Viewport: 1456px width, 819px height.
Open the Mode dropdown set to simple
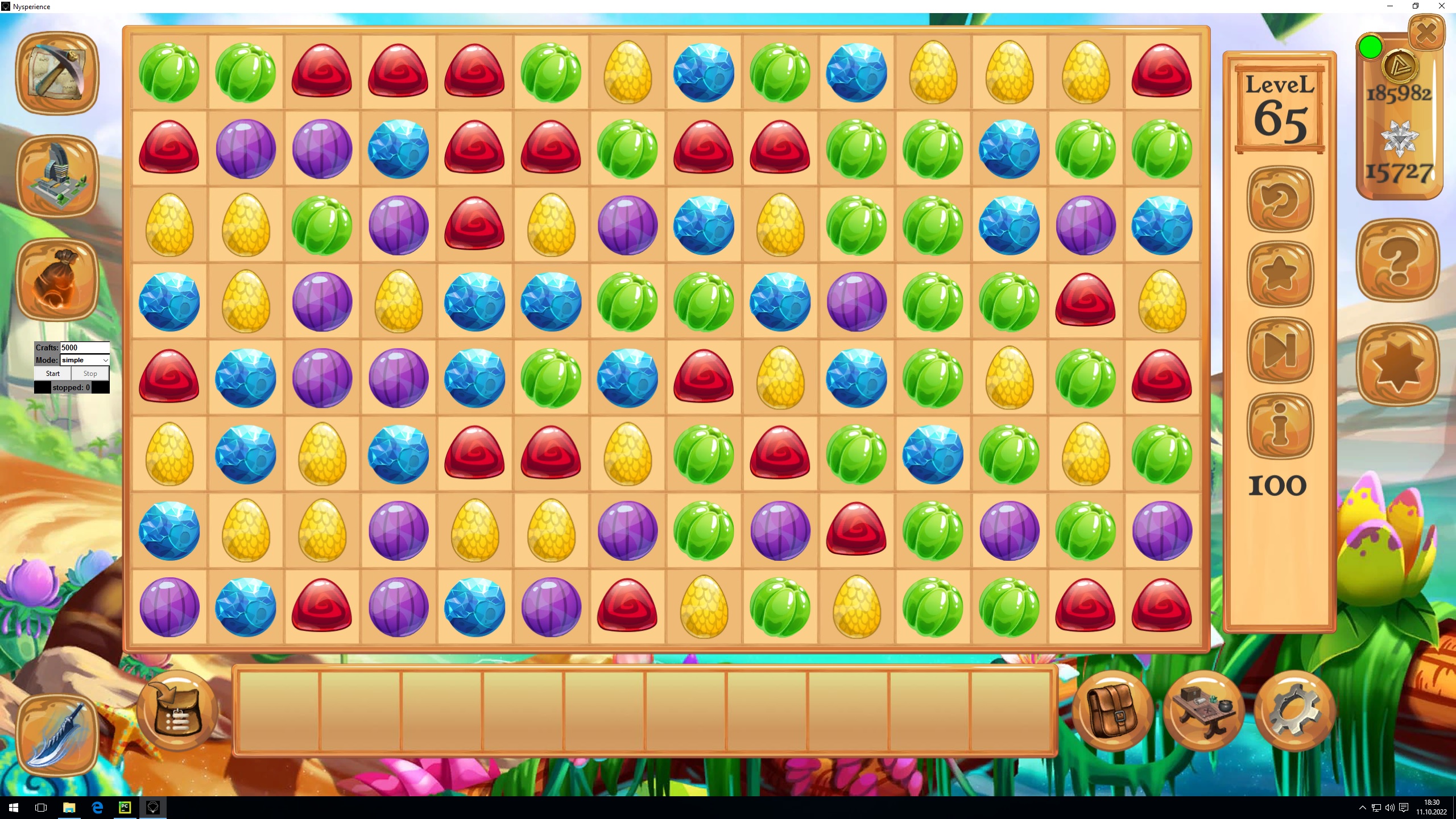[84, 360]
